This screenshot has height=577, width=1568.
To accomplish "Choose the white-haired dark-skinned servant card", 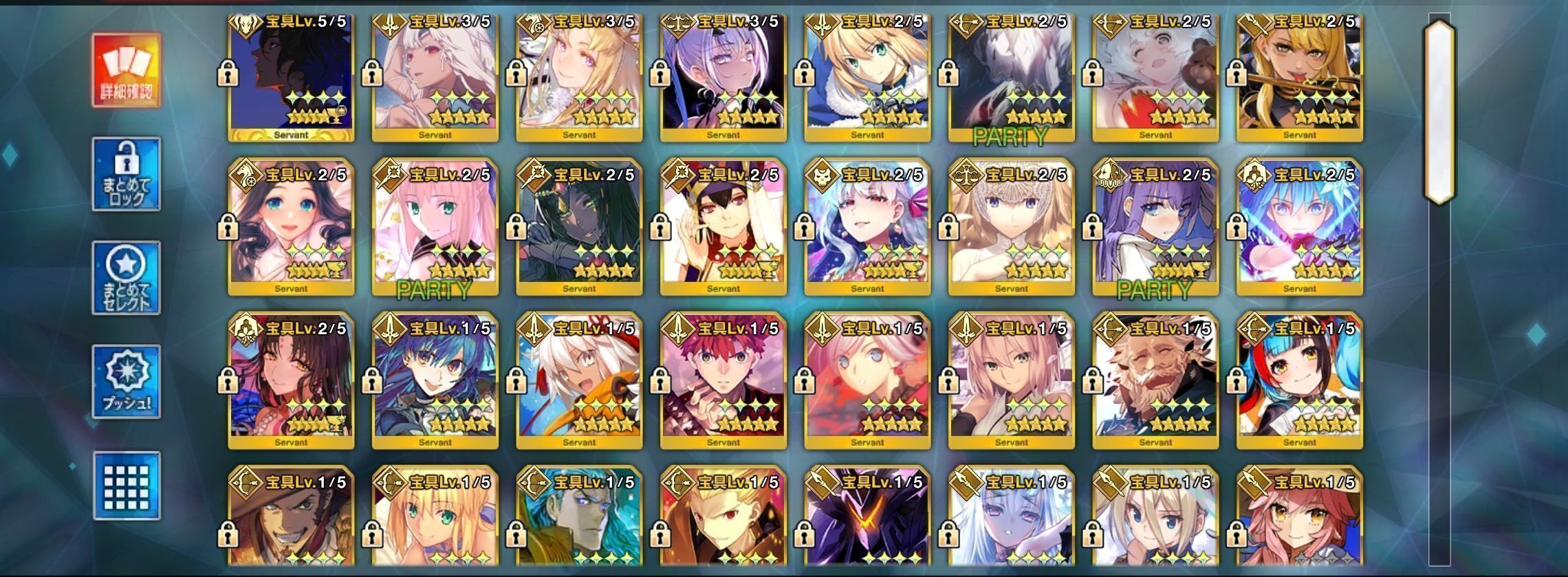I will pyautogui.click(x=579, y=382).
